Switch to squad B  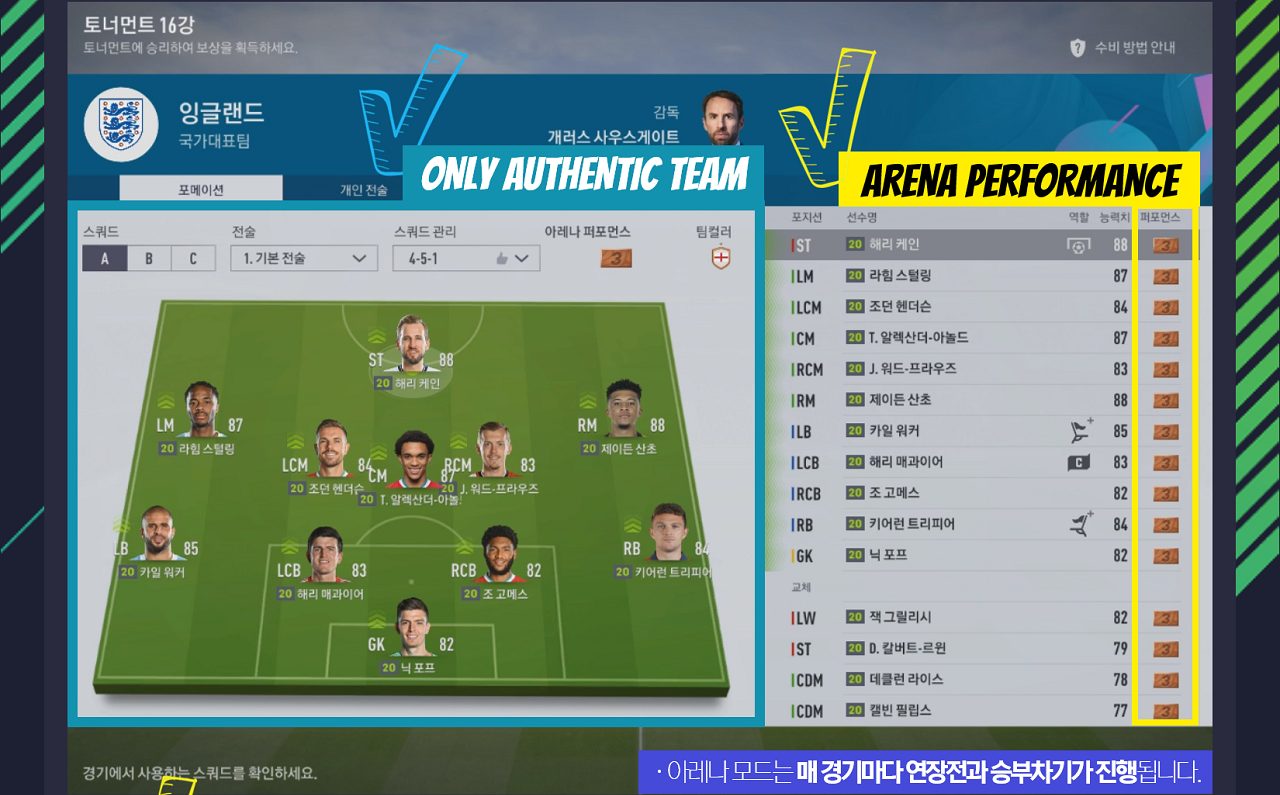tap(149, 258)
